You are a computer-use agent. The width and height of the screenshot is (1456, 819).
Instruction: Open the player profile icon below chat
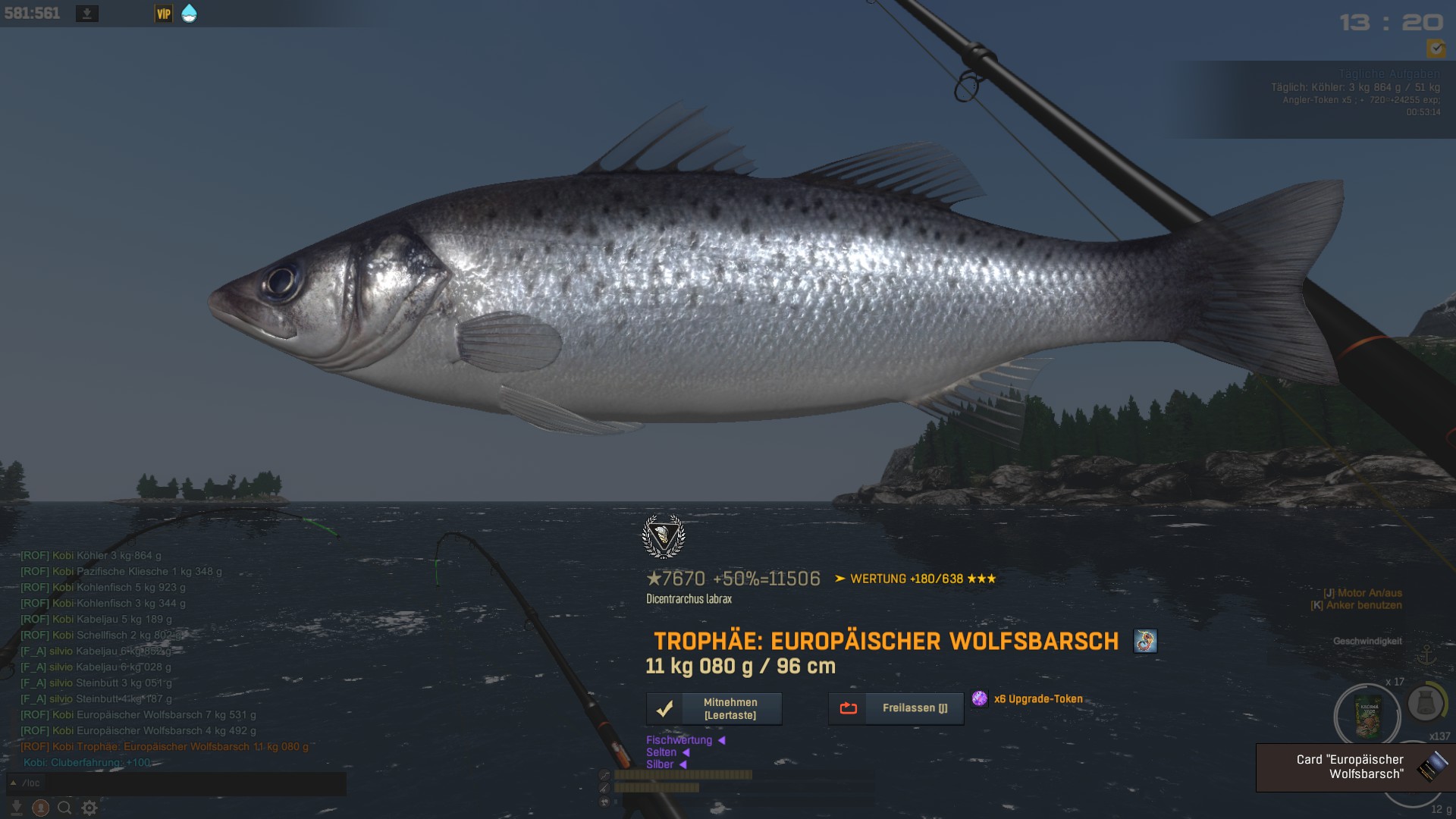click(x=41, y=808)
